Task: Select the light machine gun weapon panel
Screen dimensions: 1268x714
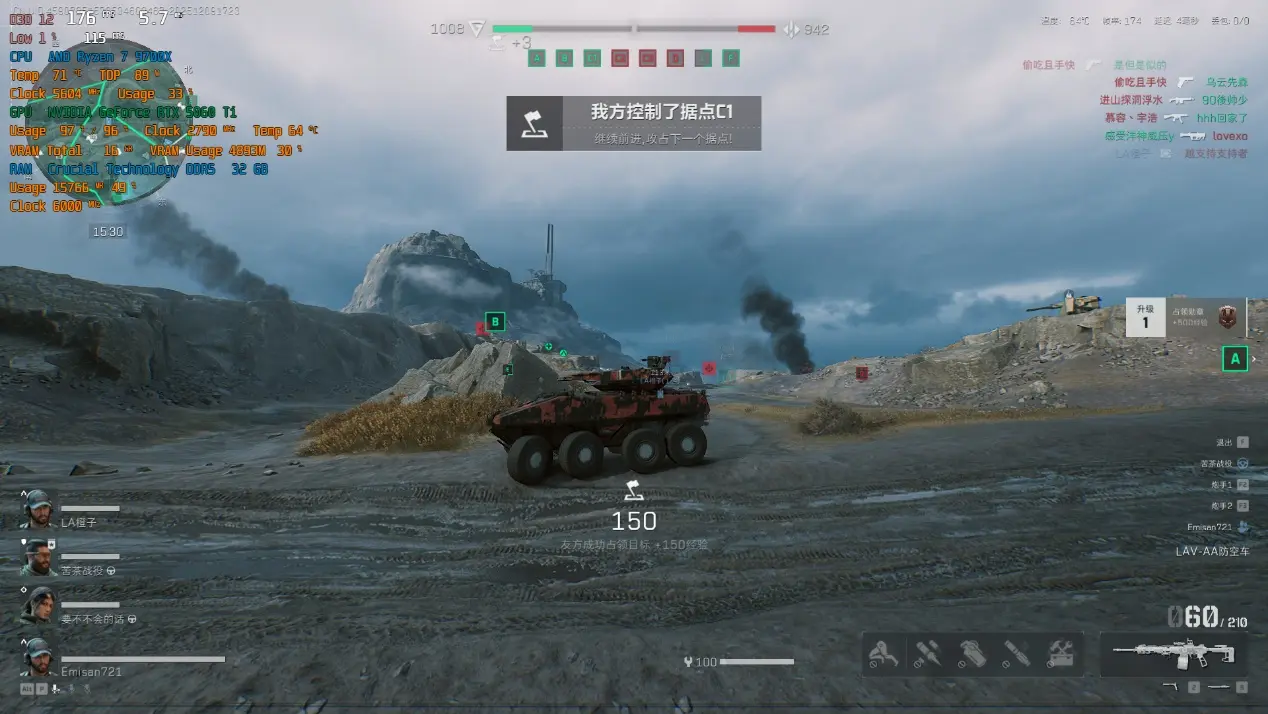Action: pyautogui.click(x=1173, y=654)
